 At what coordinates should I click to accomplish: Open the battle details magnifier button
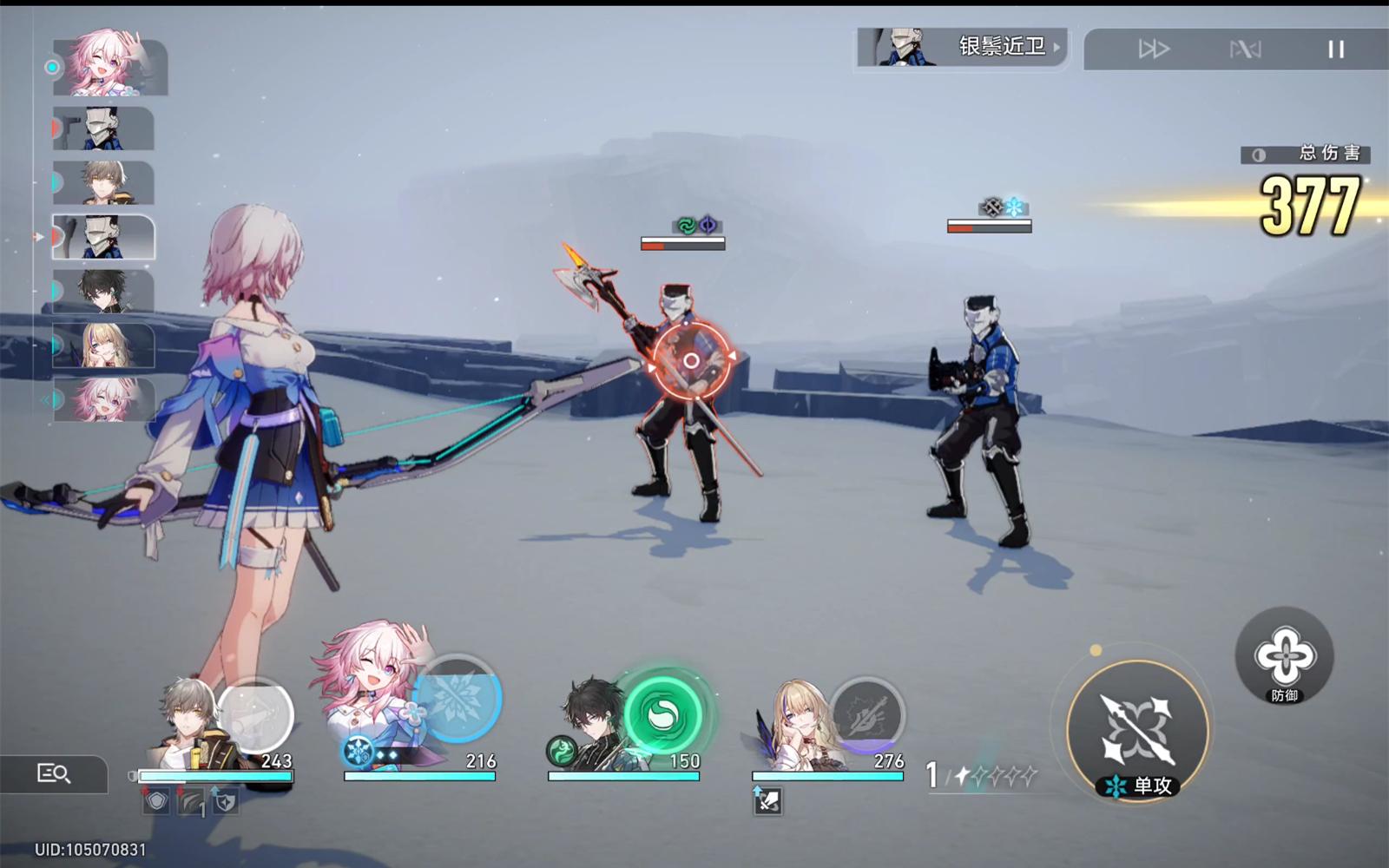(53, 773)
